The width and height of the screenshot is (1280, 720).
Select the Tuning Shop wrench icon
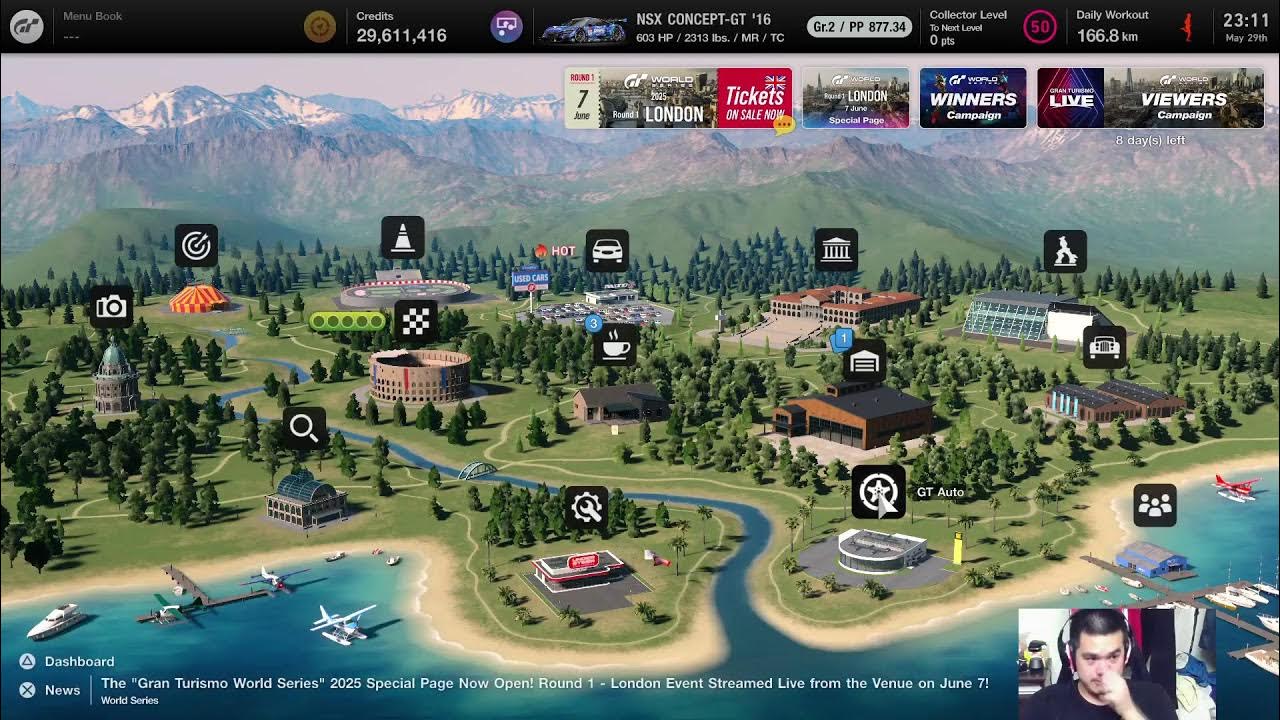click(x=586, y=507)
